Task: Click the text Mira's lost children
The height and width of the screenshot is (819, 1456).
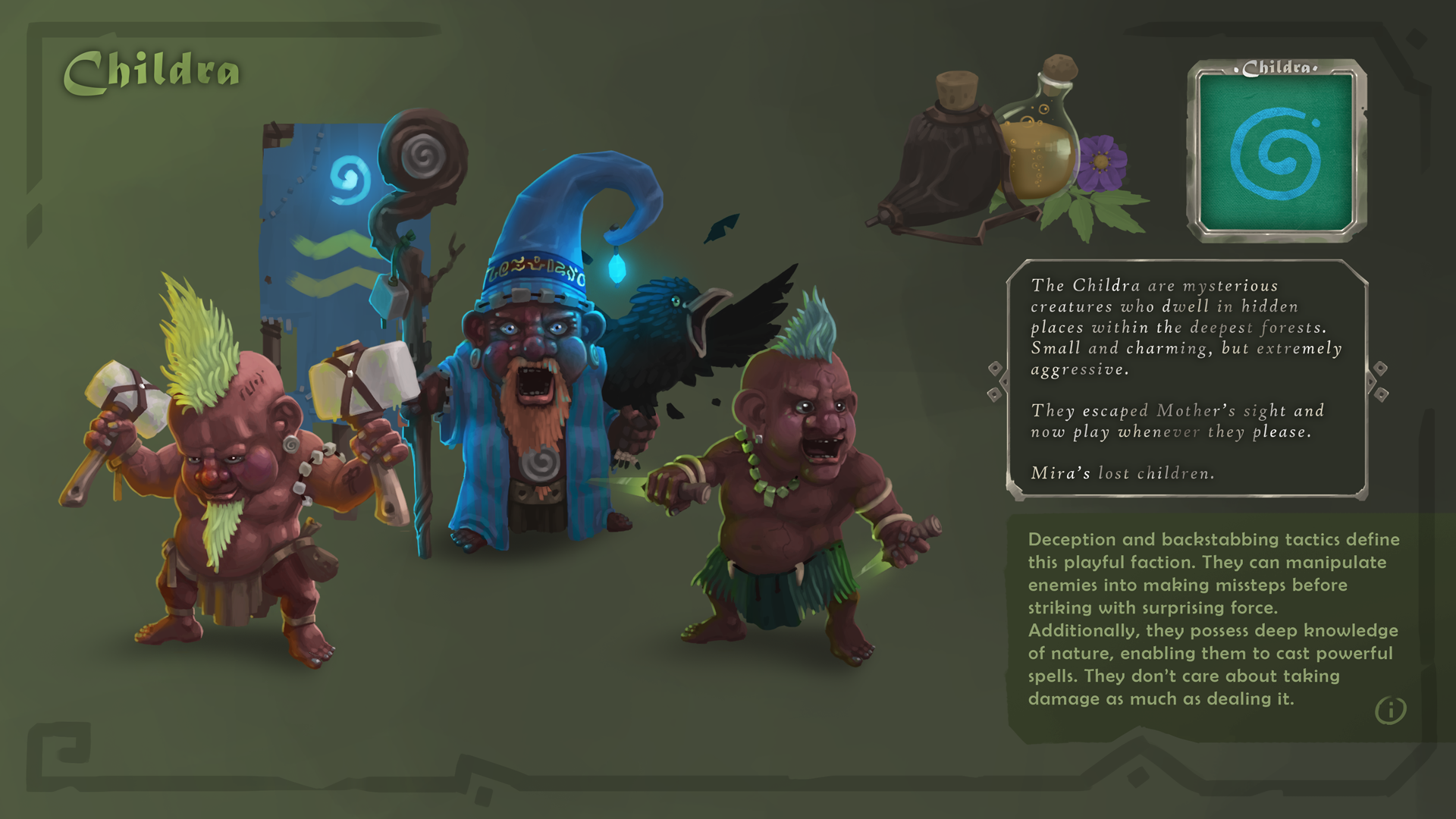Action: pos(1122,473)
